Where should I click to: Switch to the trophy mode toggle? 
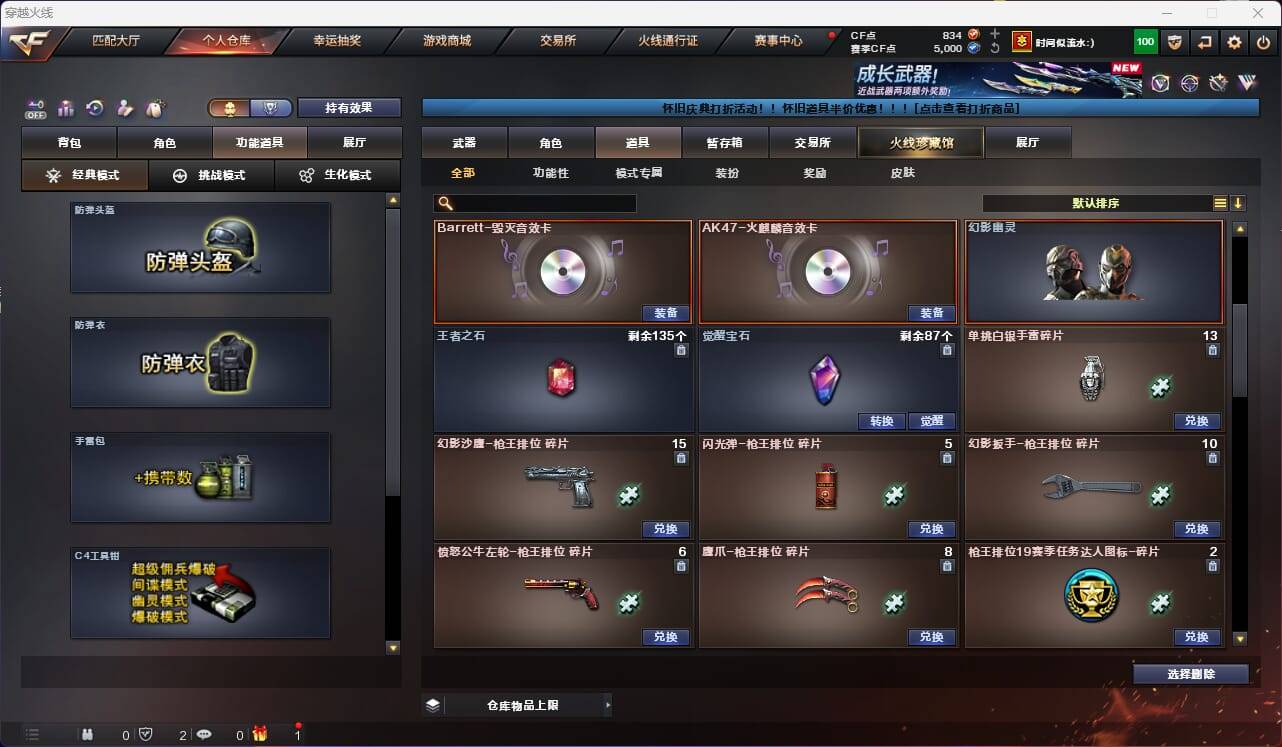pyautogui.click(x=272, y=107)
